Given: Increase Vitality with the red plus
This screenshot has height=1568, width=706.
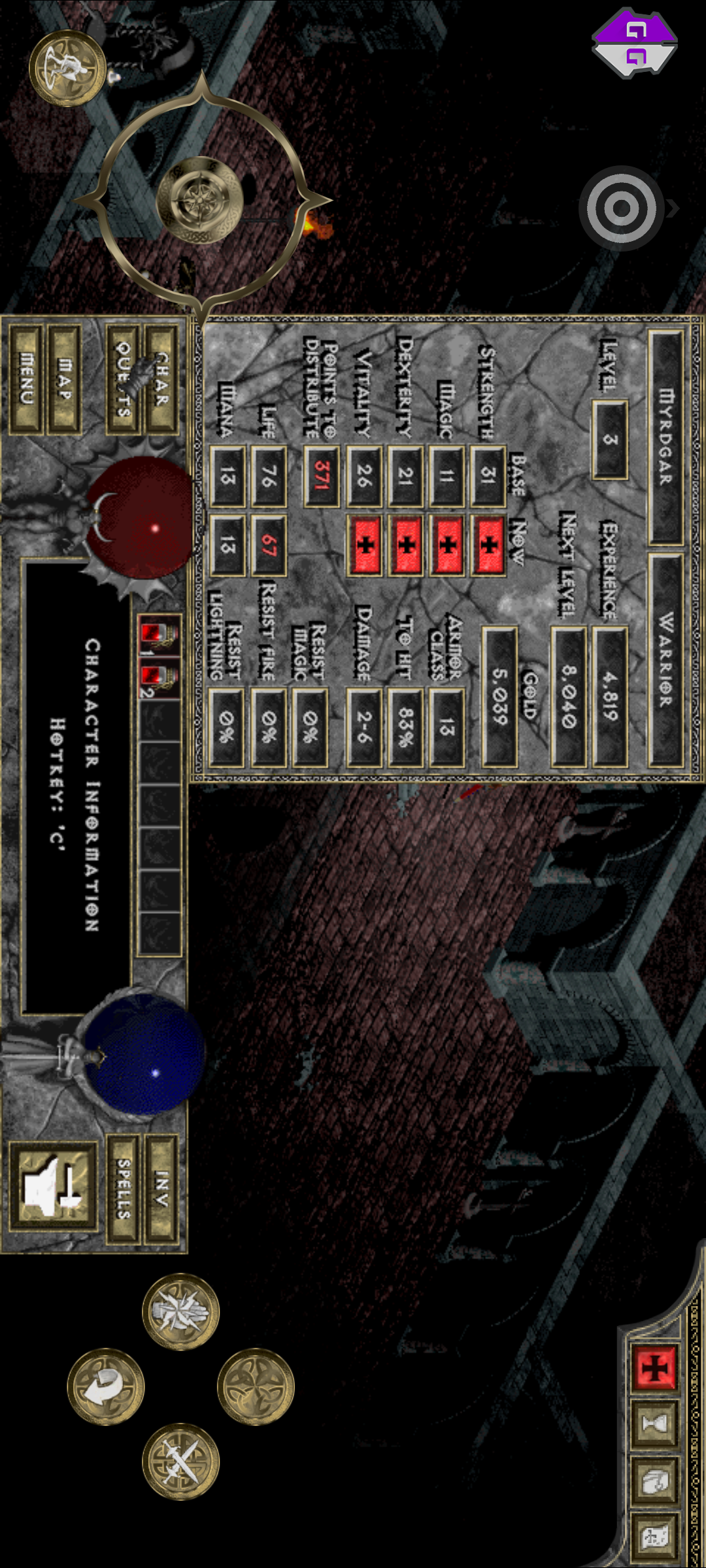Looking at the screenshot, I should [365, 544].
